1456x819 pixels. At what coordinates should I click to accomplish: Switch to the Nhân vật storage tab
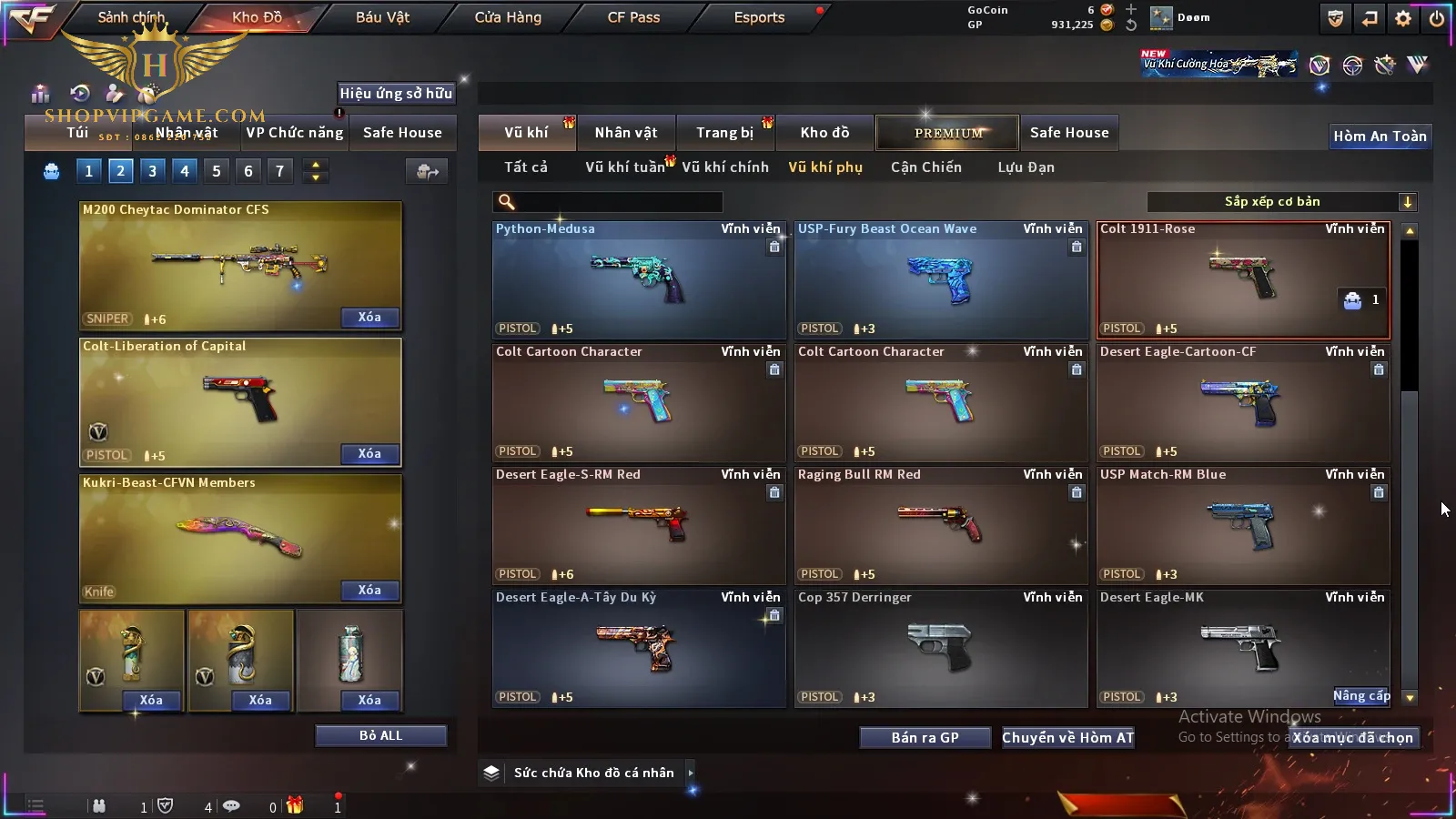click(625, 133)
